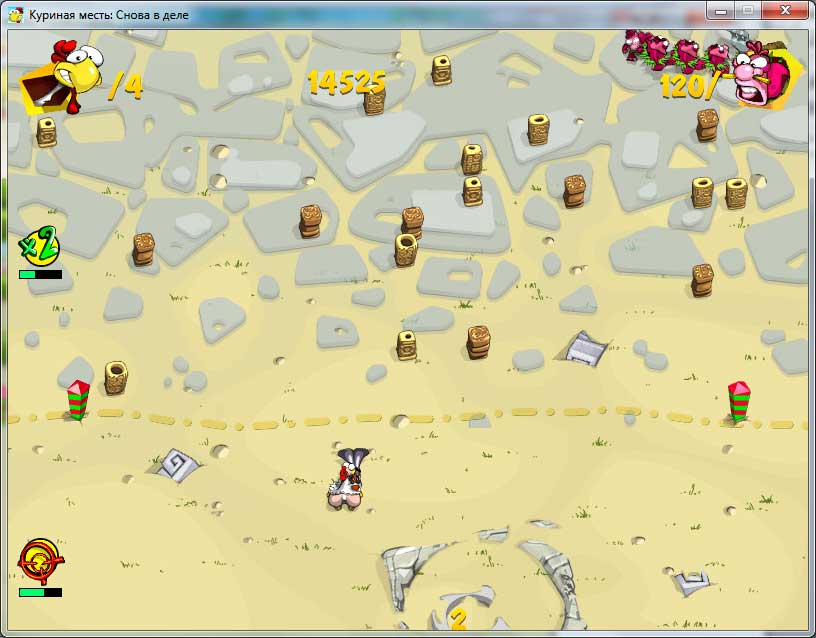Image resolution: width=816 pixels, height=638 pixels.
Task: Activate the red target bonus icon
Action: coord(38,561)
